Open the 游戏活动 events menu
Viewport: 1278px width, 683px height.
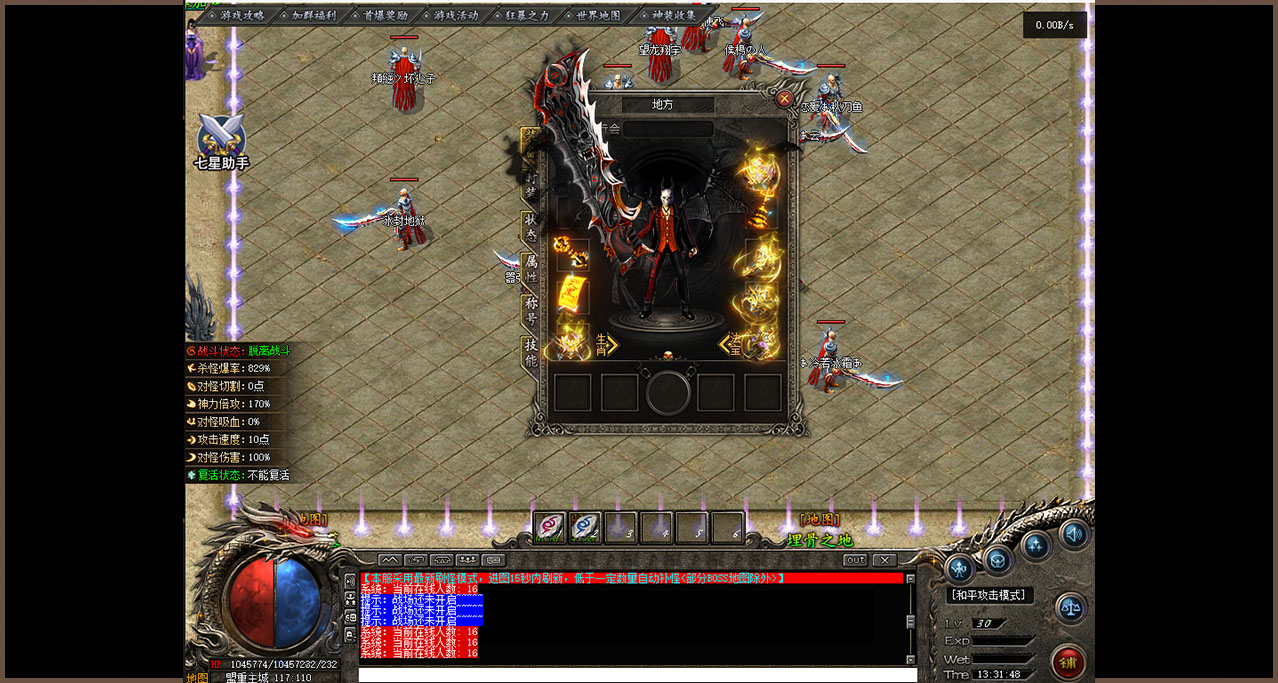click(x=456, y=16)
